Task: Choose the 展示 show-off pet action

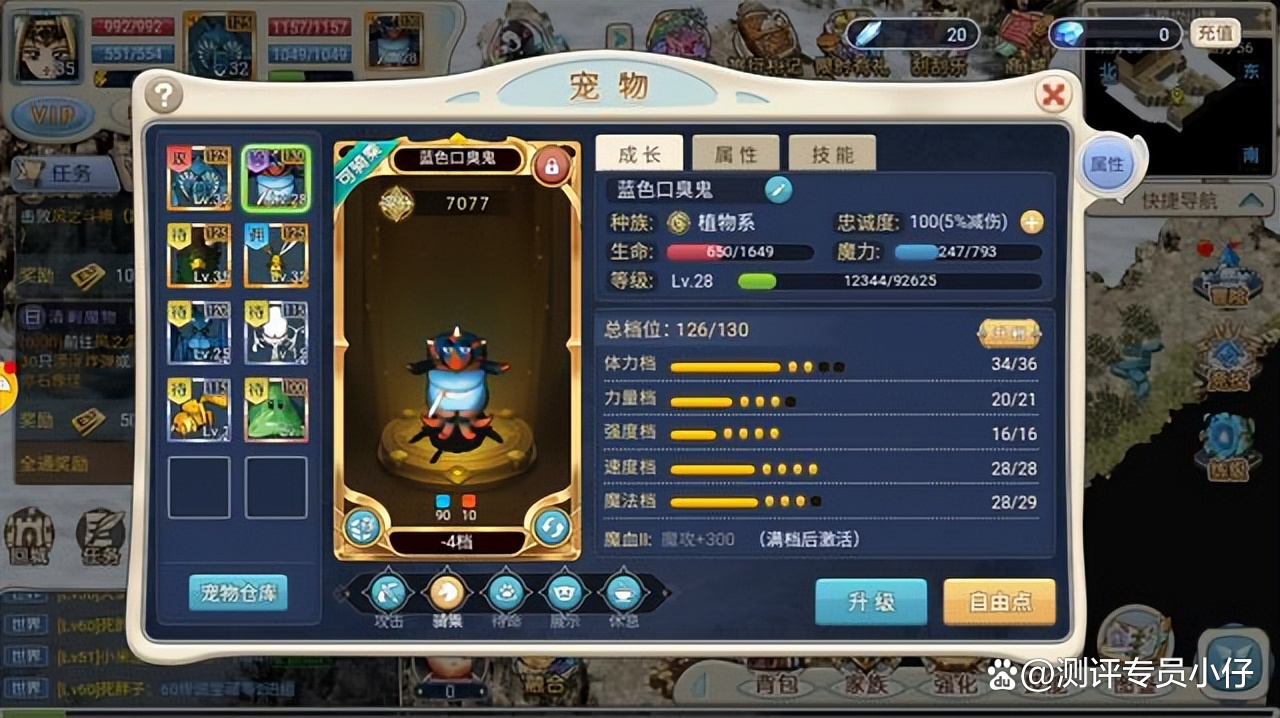Action: tap(565, 593)
